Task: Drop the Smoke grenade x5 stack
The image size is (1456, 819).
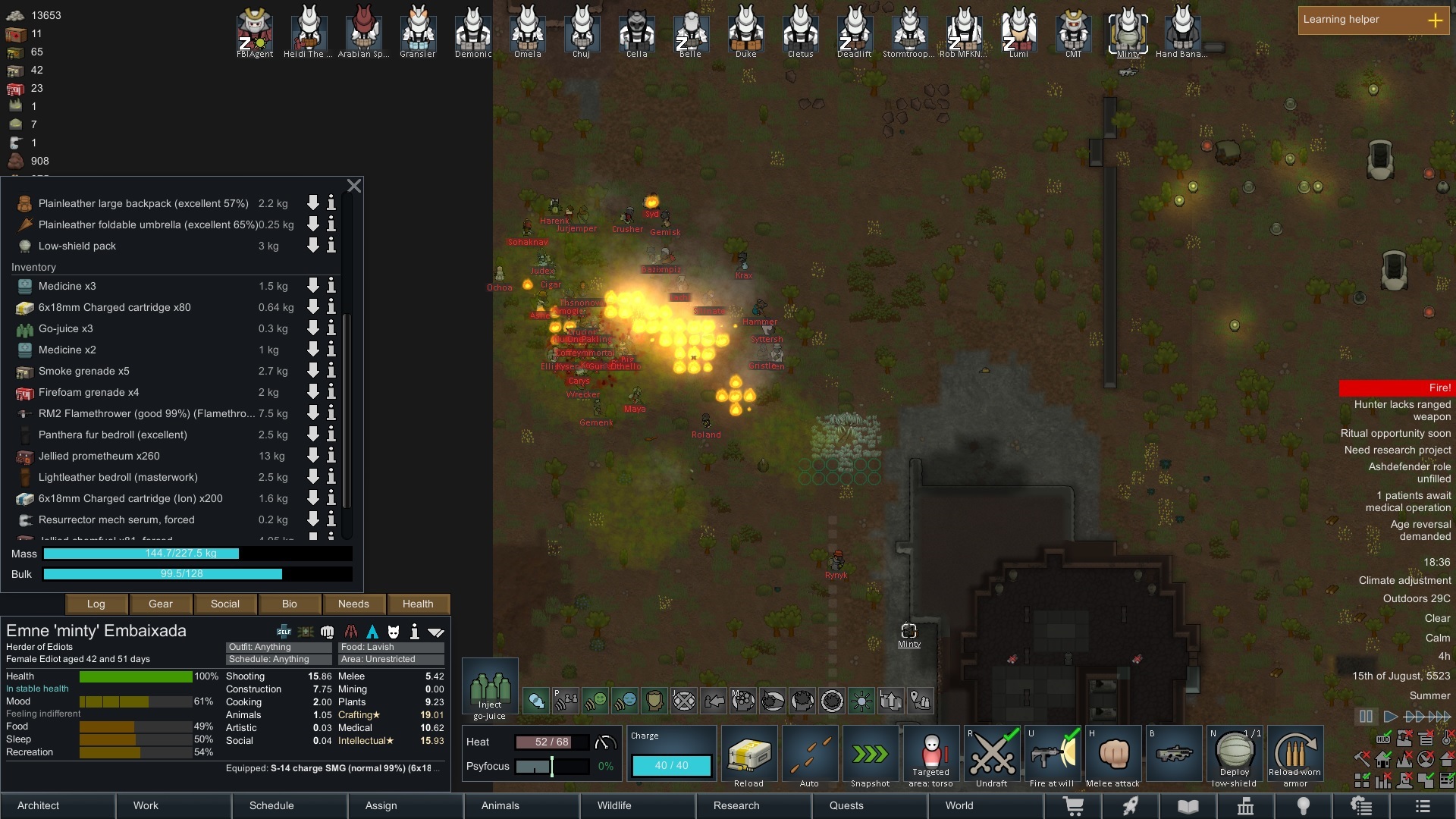Action: 312,371
